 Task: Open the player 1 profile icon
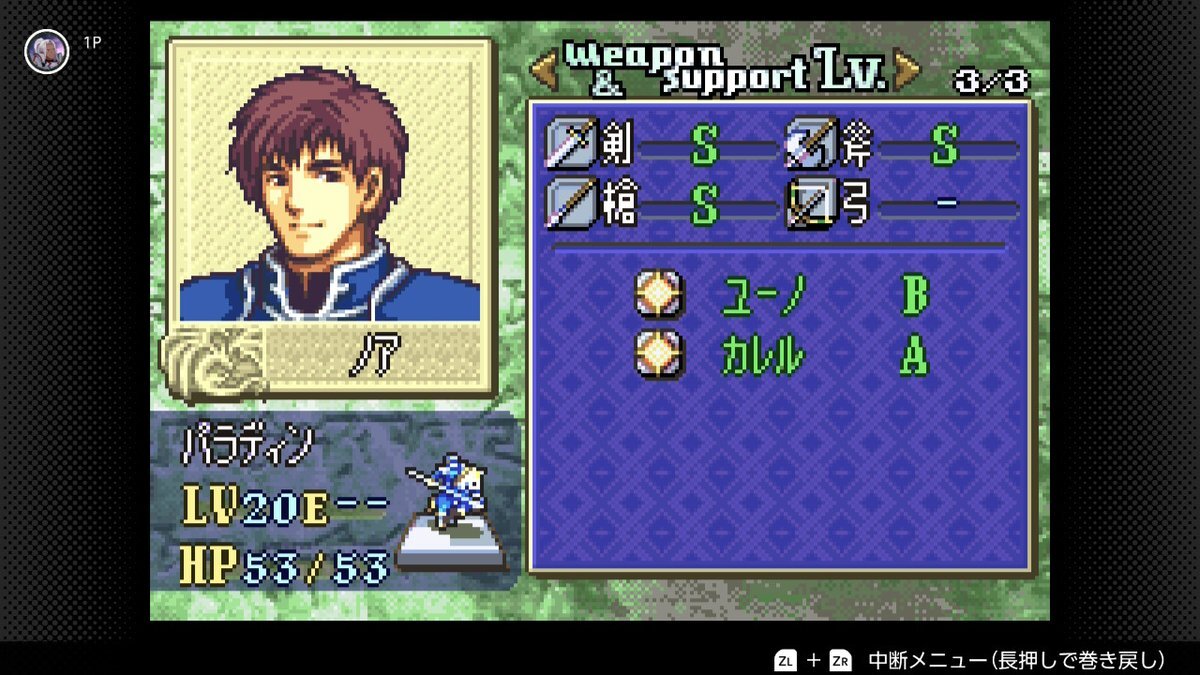coord(46,50)
